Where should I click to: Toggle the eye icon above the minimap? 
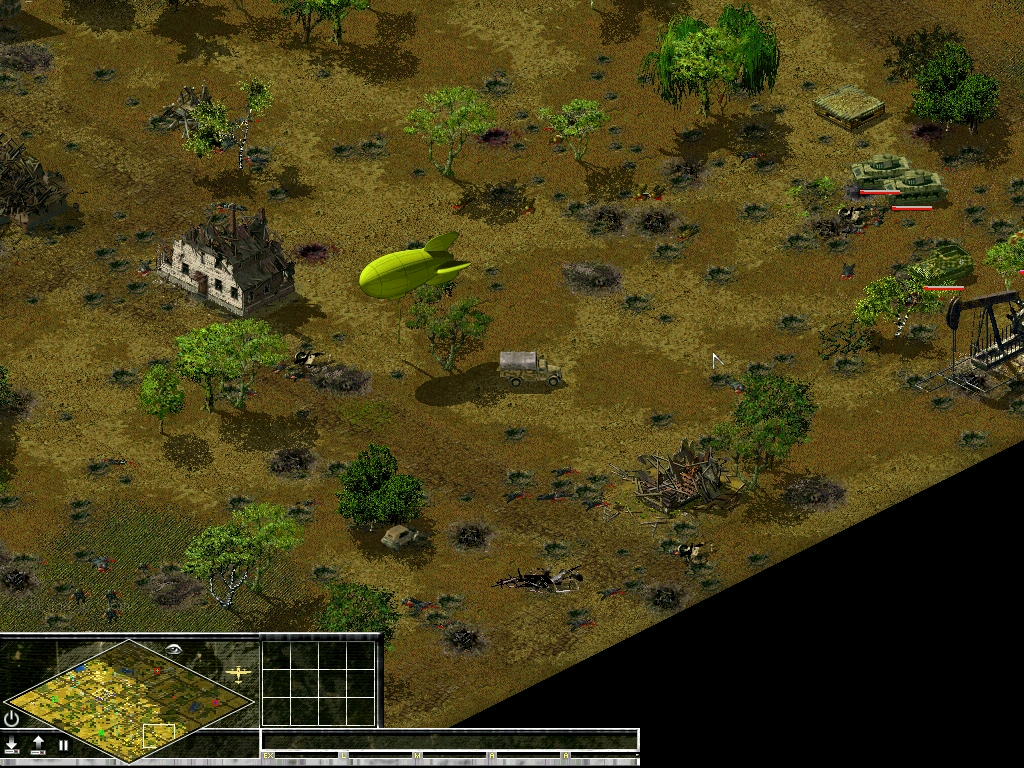pos(175,648)
